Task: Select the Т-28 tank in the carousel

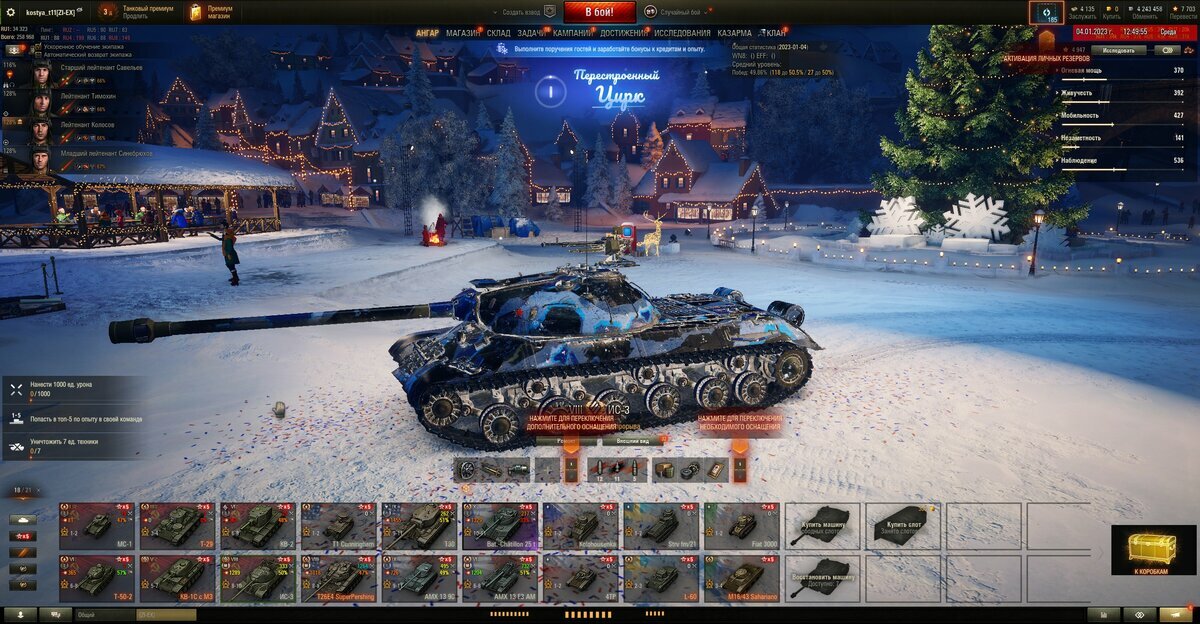Action: [x=177, y=526]
